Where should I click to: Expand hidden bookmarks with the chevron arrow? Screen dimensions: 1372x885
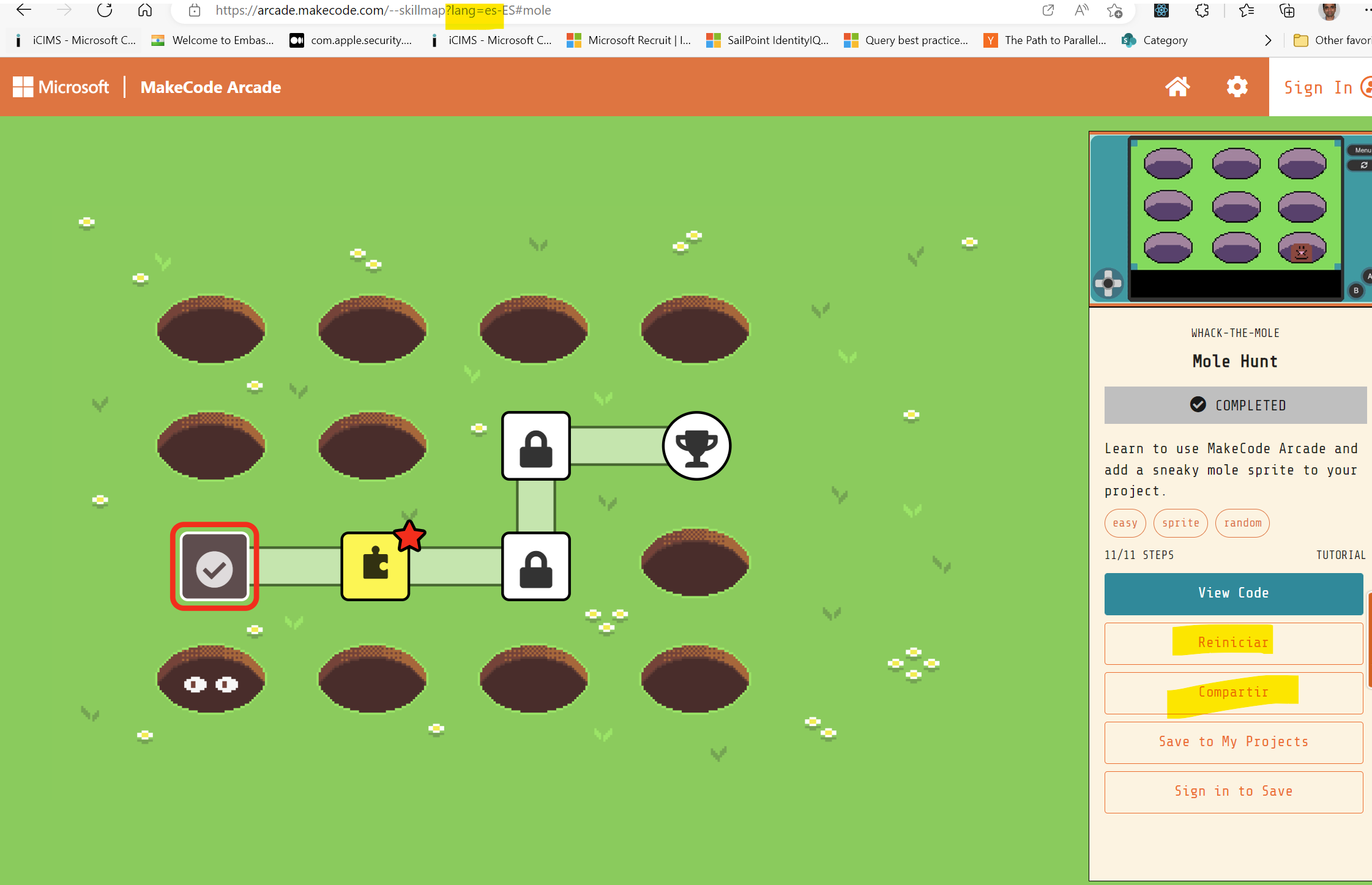point(1268,40)
